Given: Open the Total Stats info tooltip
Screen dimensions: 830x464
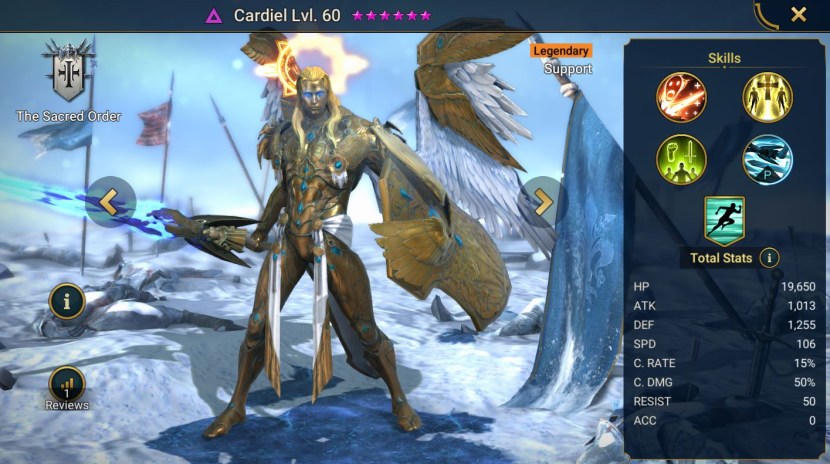Looking at the screenshot, I should click(769, 258).
